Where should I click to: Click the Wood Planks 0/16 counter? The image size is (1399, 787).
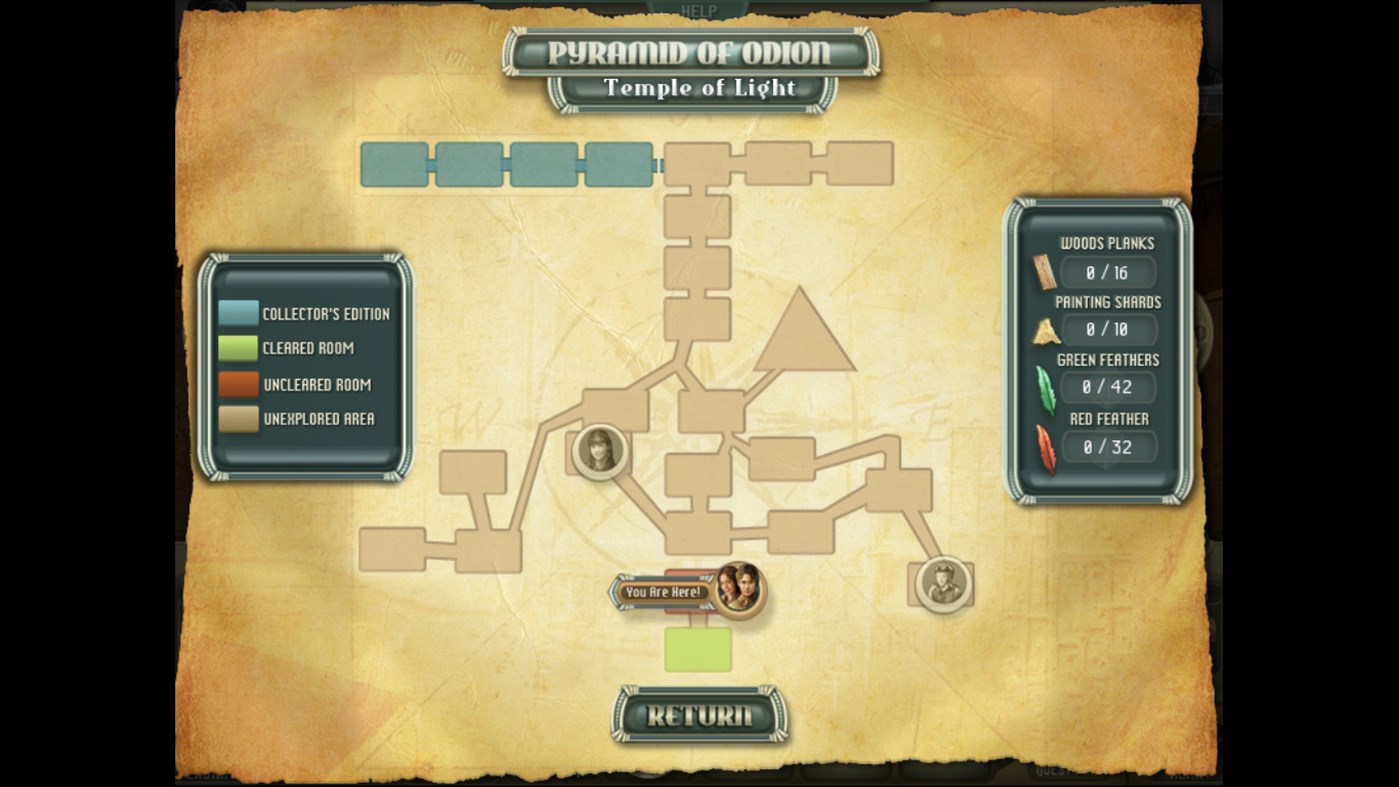pyautogui.click(x=1108, y=271)
